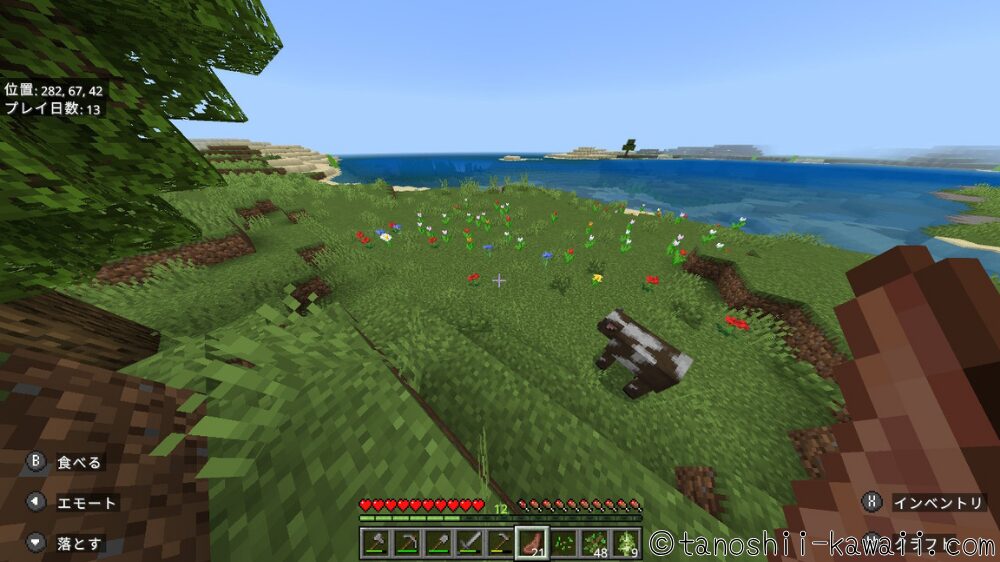This screenshot has width=1000, height=562.
Task: Equip the sword from the hotbar
Action: pos(469,543)
